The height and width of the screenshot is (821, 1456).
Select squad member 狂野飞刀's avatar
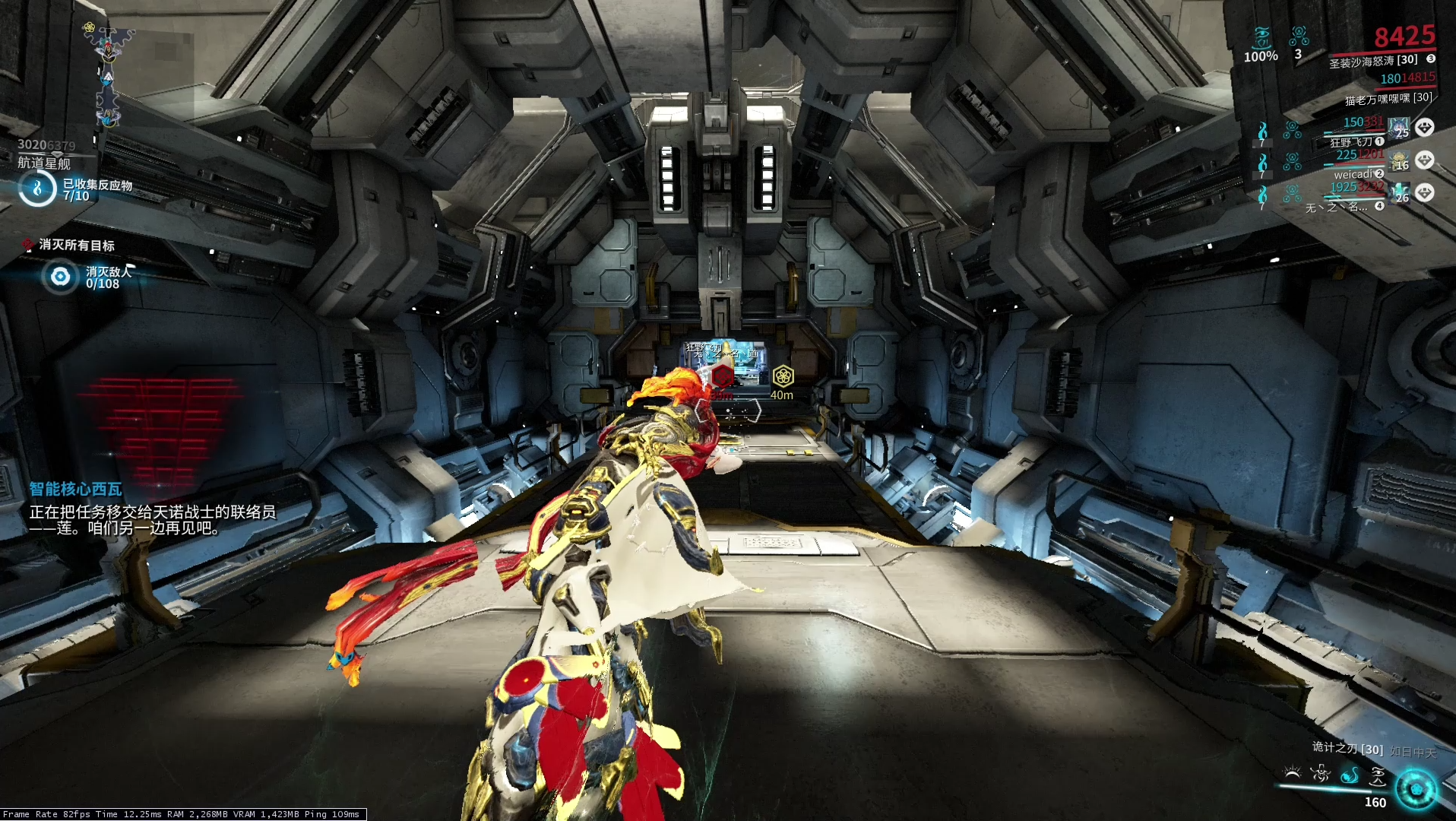point(1398,128)
